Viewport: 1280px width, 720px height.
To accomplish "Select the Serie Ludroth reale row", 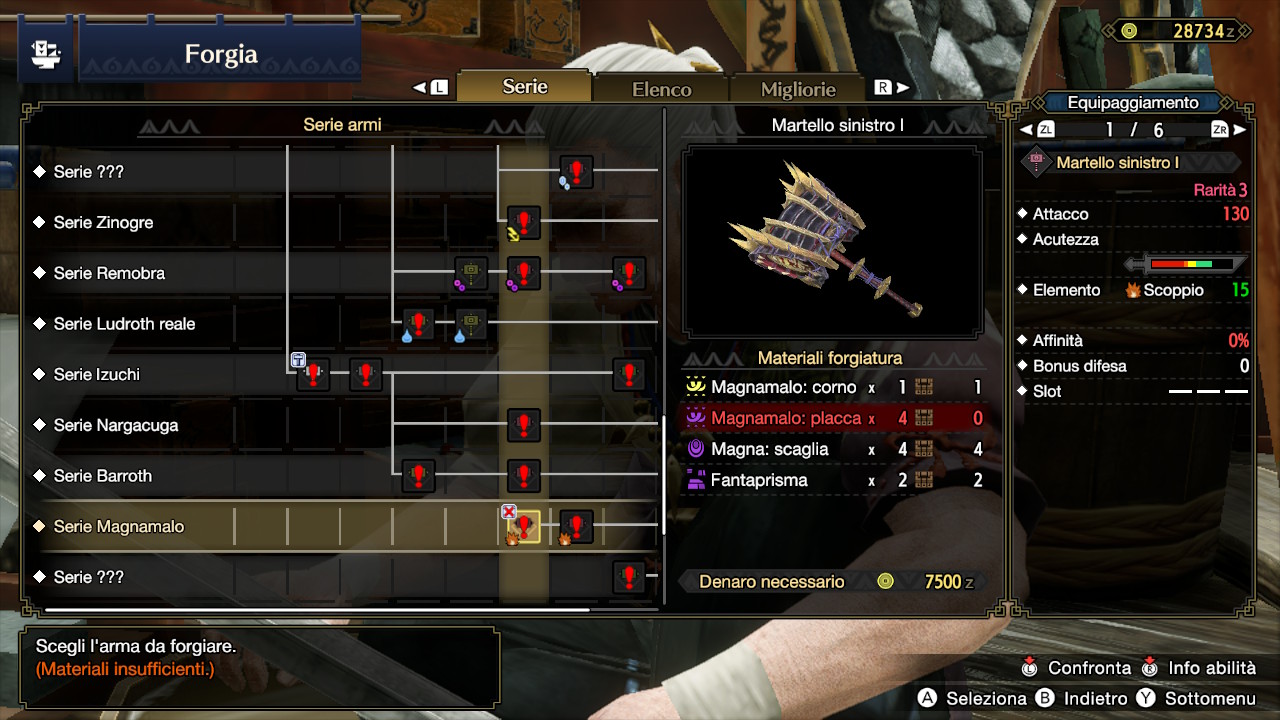I will point(124,324).
